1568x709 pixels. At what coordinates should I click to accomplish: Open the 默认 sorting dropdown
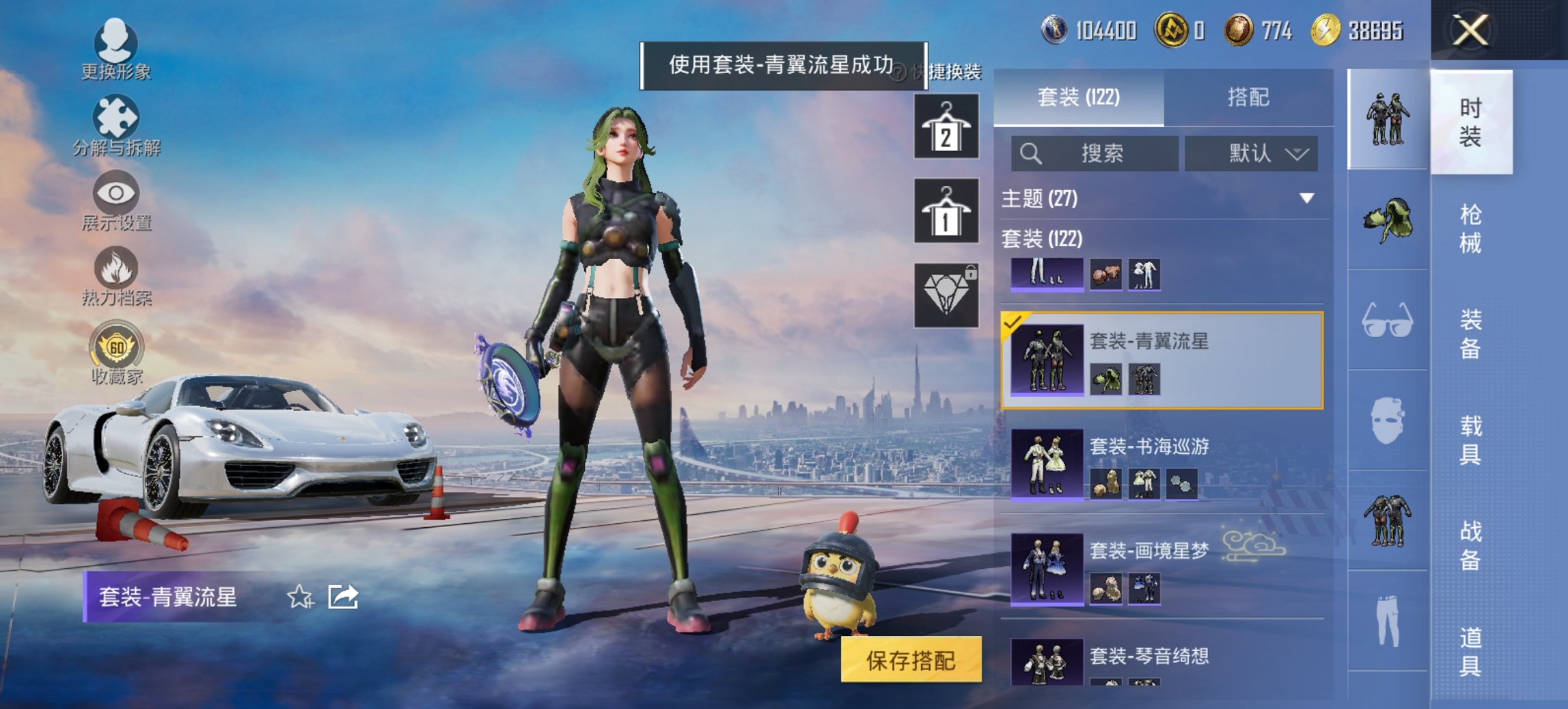(1250, 153)
